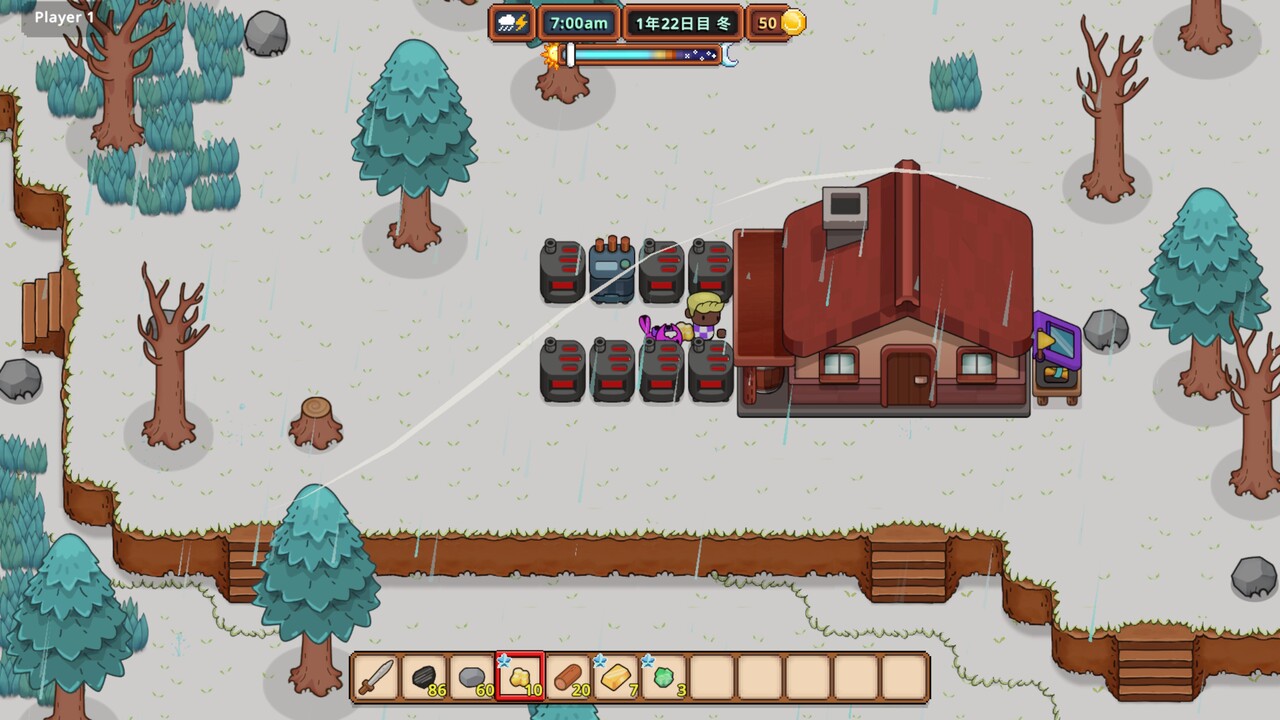This screenshot has width=1280, height=720.
Task: Select the coal stack of 86
Action: (x=424, y=677)
